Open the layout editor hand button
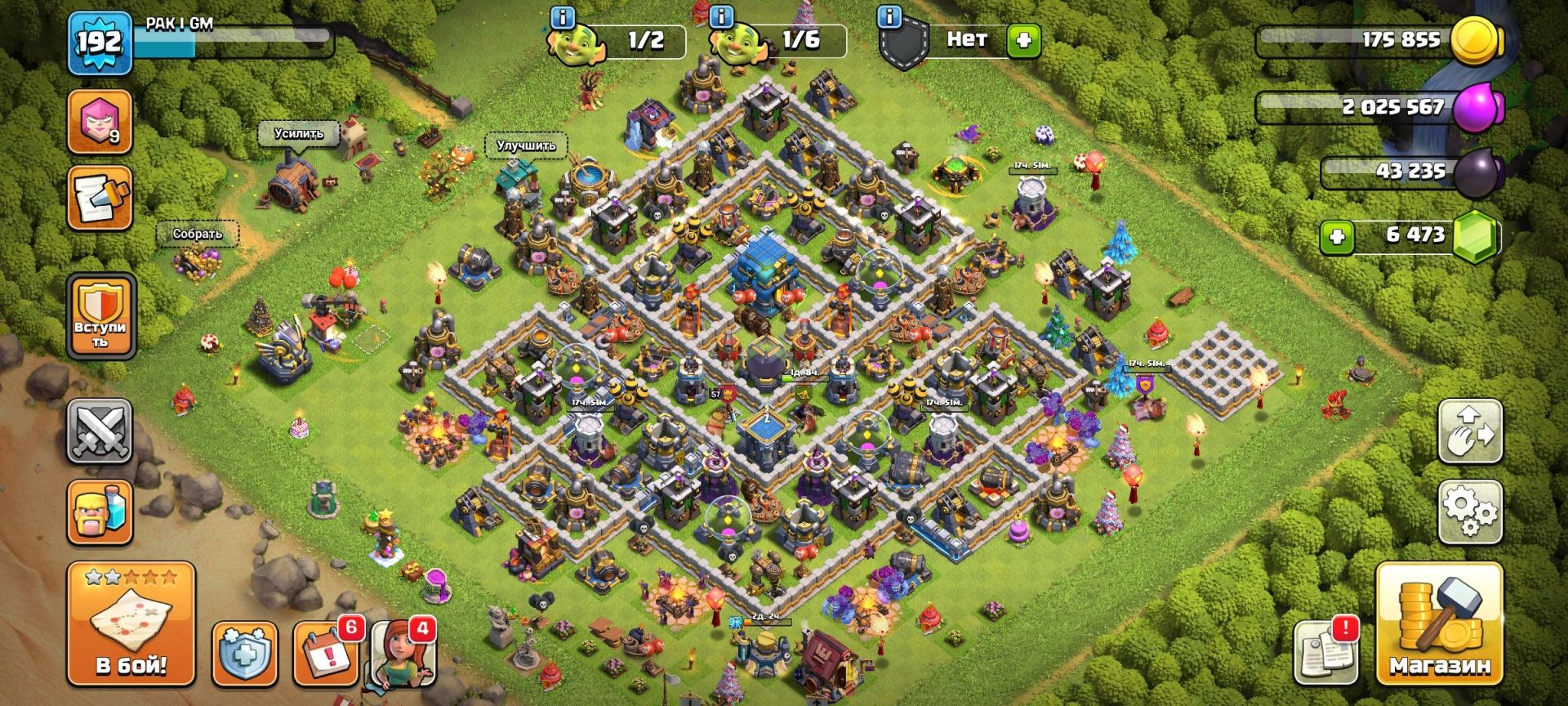 coord(1470,431)
